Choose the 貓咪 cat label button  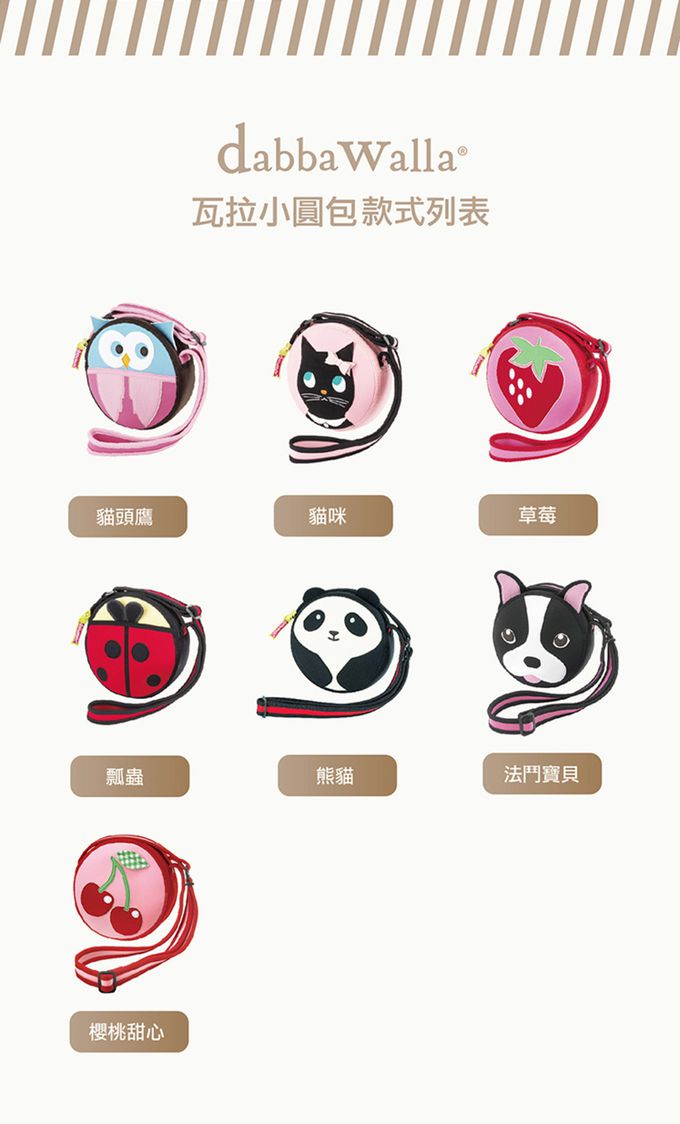[333, 516]
